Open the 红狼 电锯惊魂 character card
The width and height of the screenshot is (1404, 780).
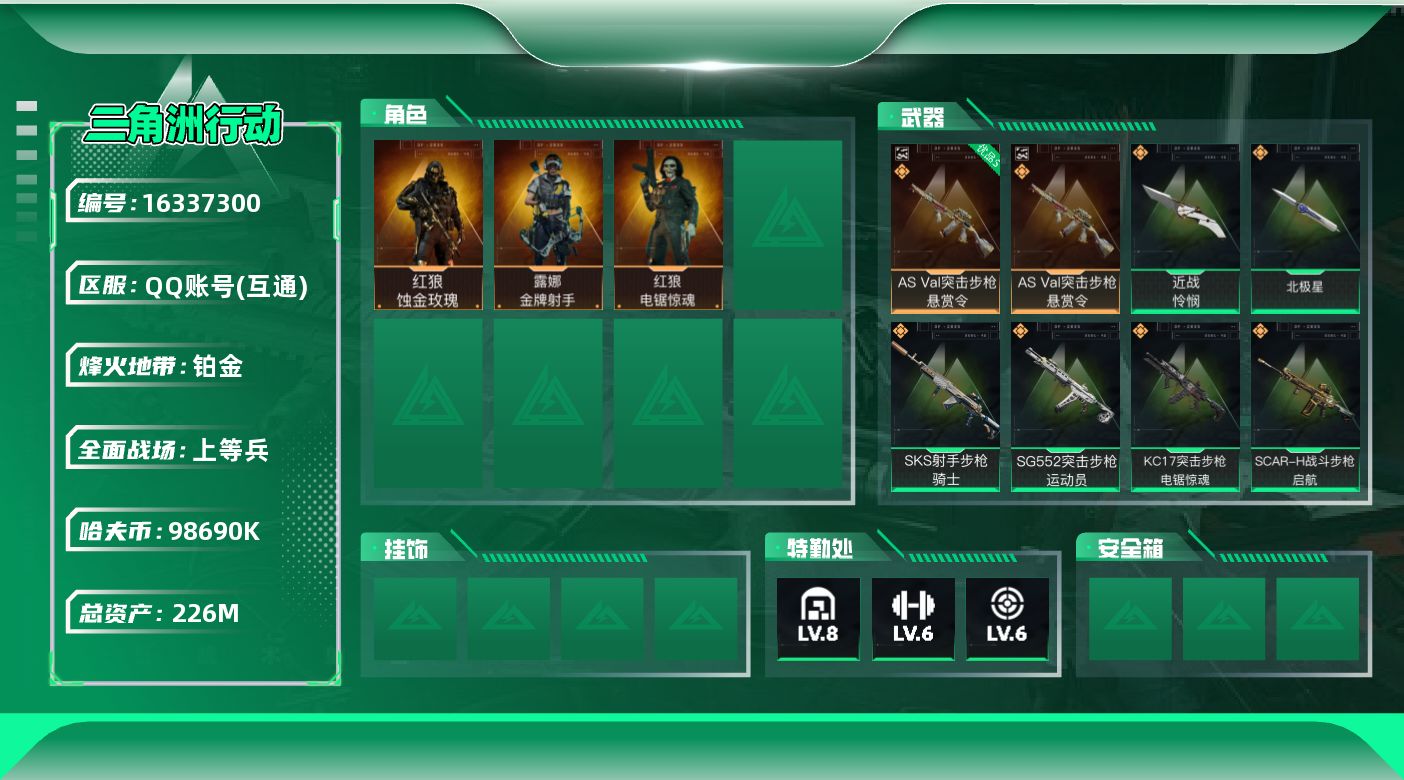point(668,225)
